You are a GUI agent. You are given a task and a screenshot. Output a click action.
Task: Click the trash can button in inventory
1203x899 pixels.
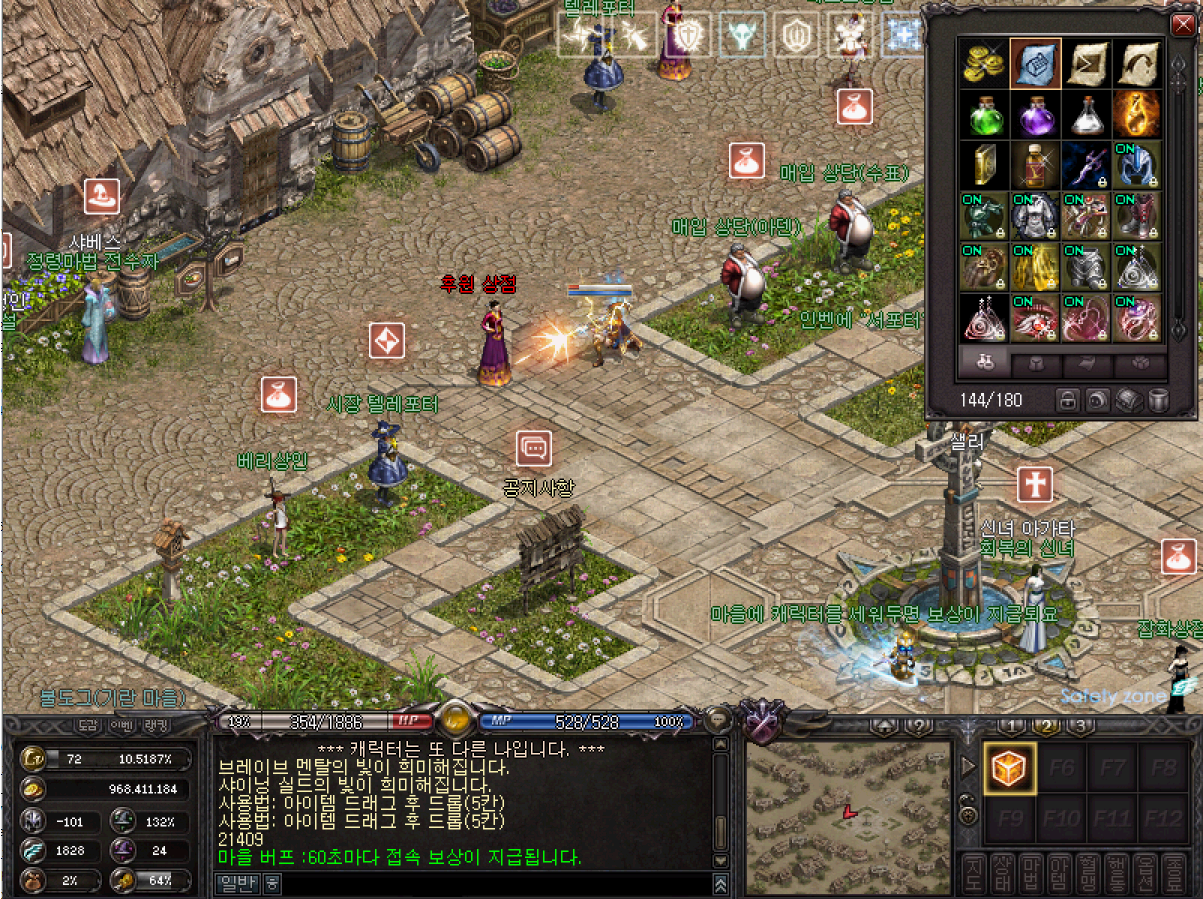(1158, 400)
